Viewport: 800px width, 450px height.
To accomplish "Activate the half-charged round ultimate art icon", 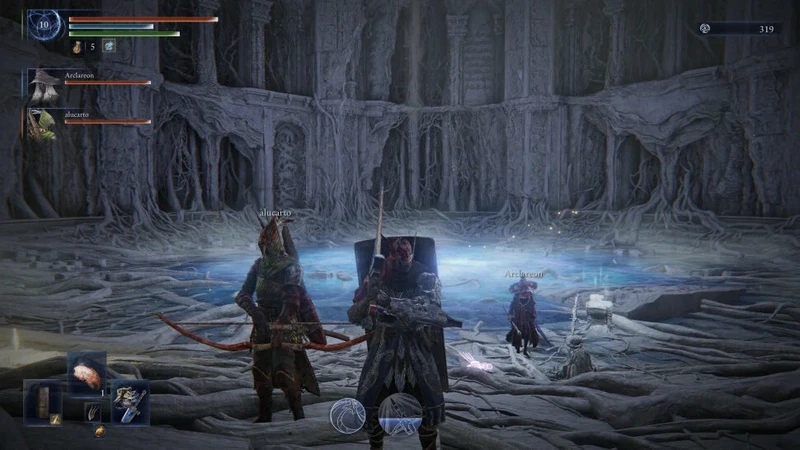I will coord(400,415).
